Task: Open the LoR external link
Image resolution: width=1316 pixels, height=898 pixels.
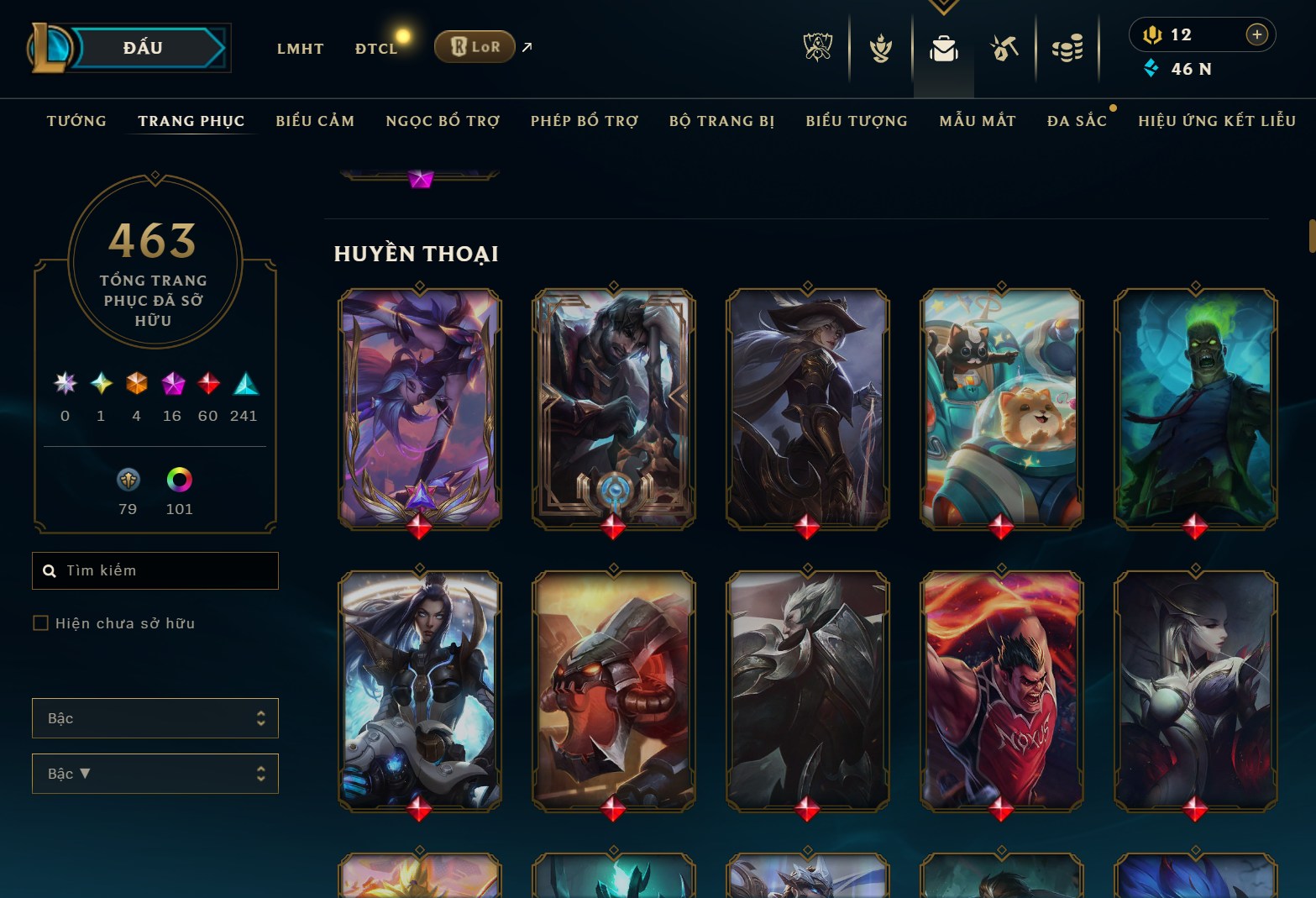Action: coord(474,47)
